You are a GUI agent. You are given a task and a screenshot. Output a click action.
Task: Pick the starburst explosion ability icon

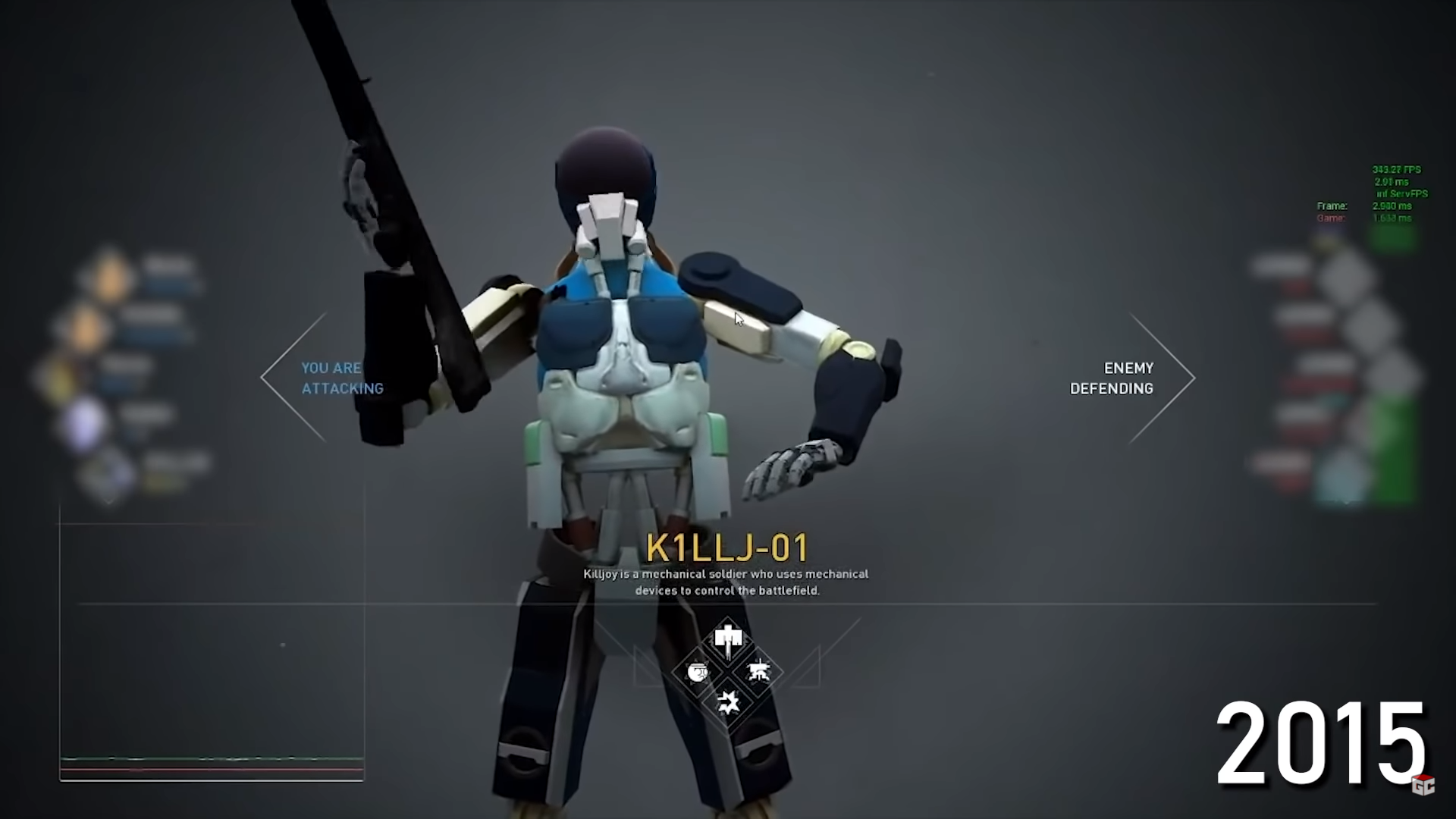click(728, 703)
